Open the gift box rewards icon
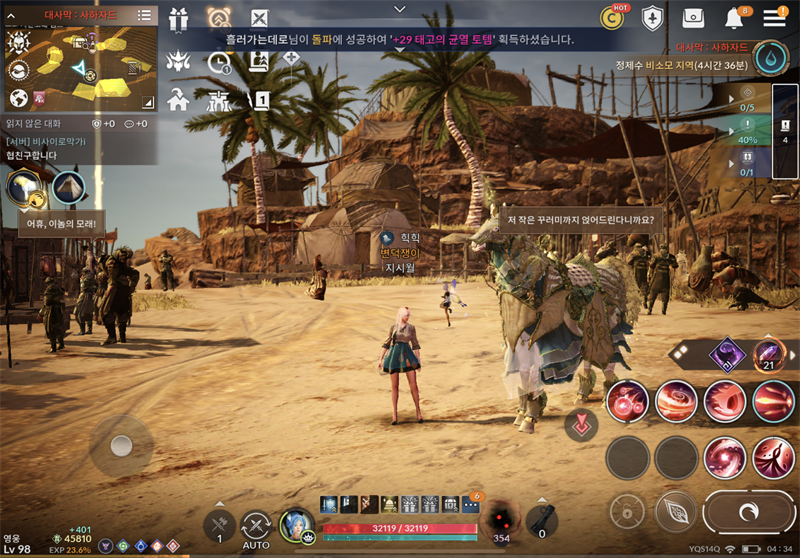Screen dimensions: 800x558 (x=179, y=19)
